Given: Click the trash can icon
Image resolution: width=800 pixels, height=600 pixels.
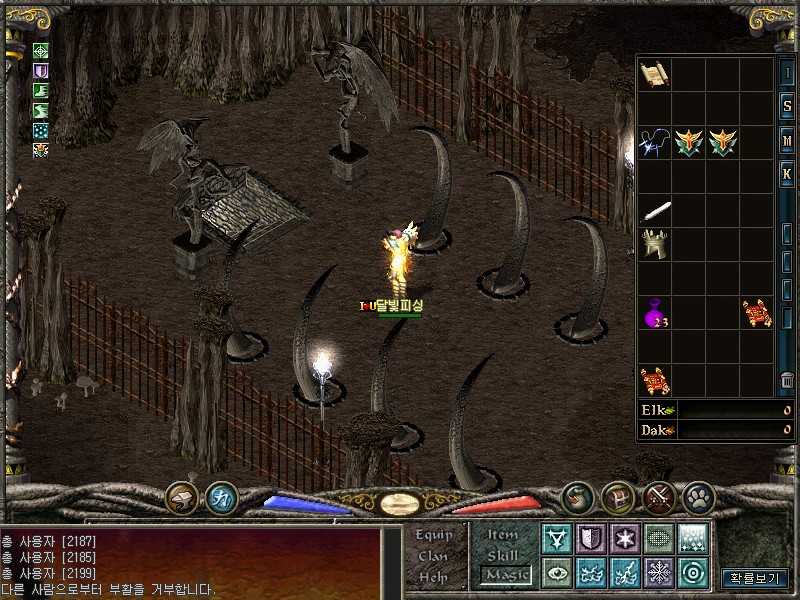Looking at the screenshot, I should [787, 380].
